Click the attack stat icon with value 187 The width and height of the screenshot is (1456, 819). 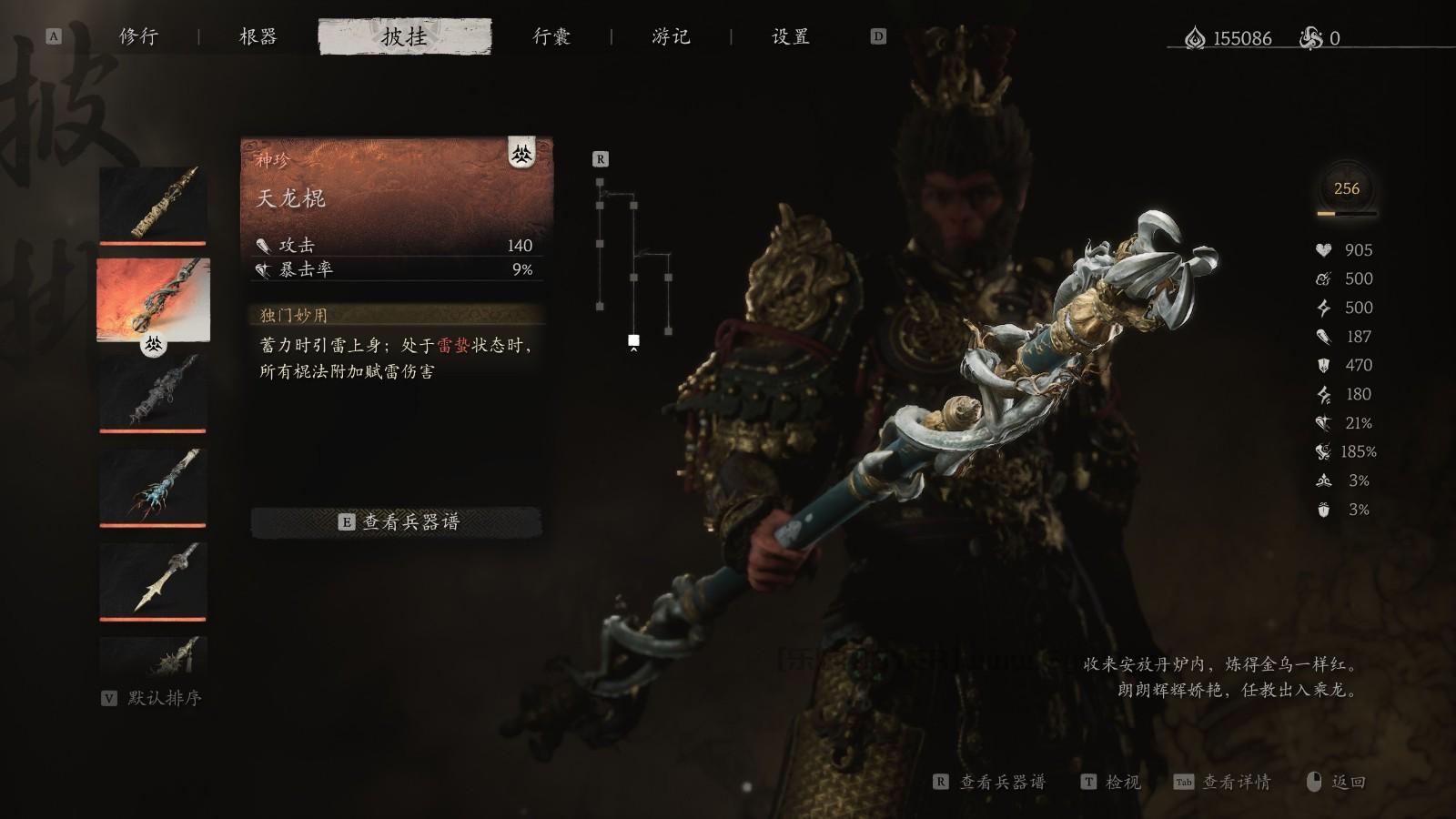[1321, 338]
